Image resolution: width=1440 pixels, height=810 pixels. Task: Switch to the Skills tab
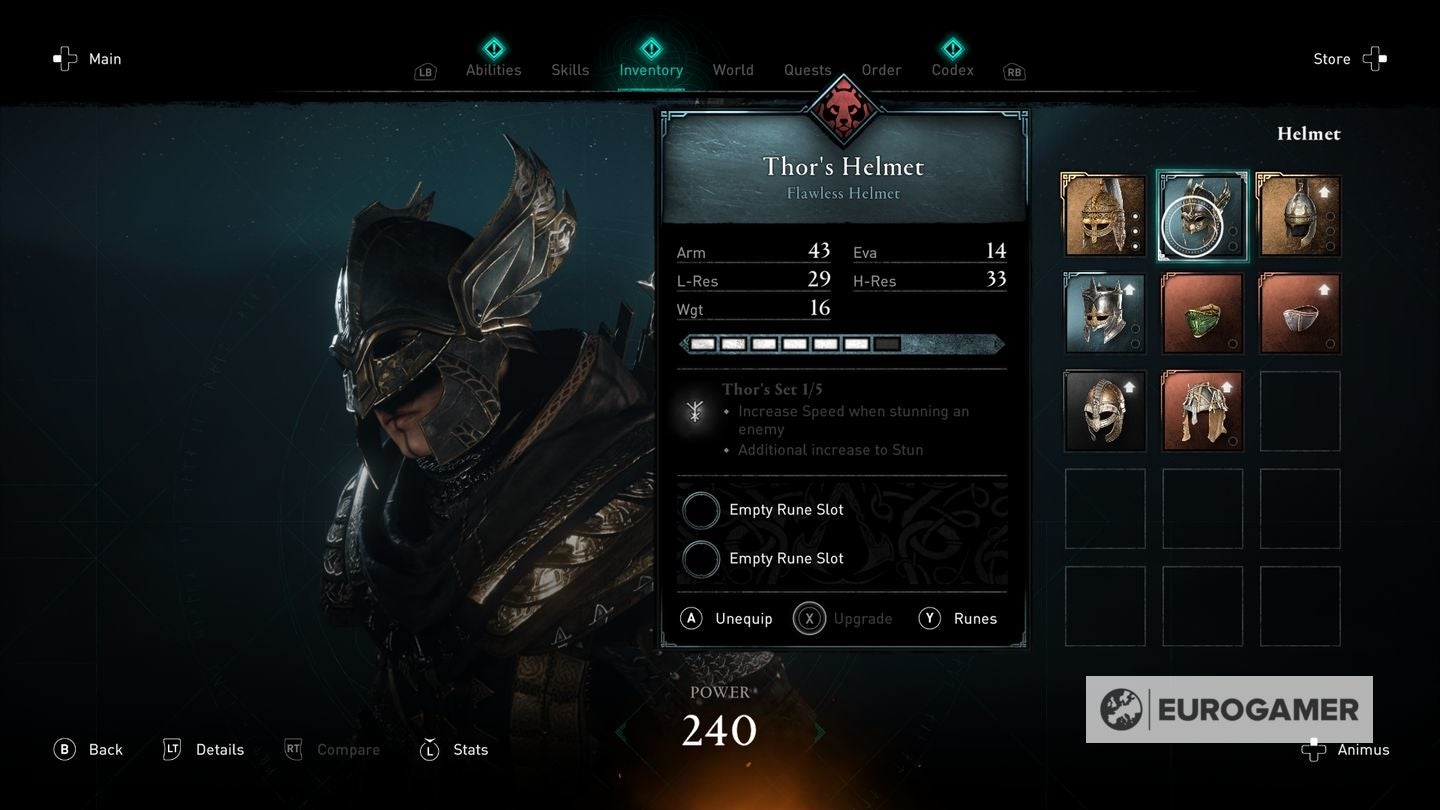(x=569, y=69)
